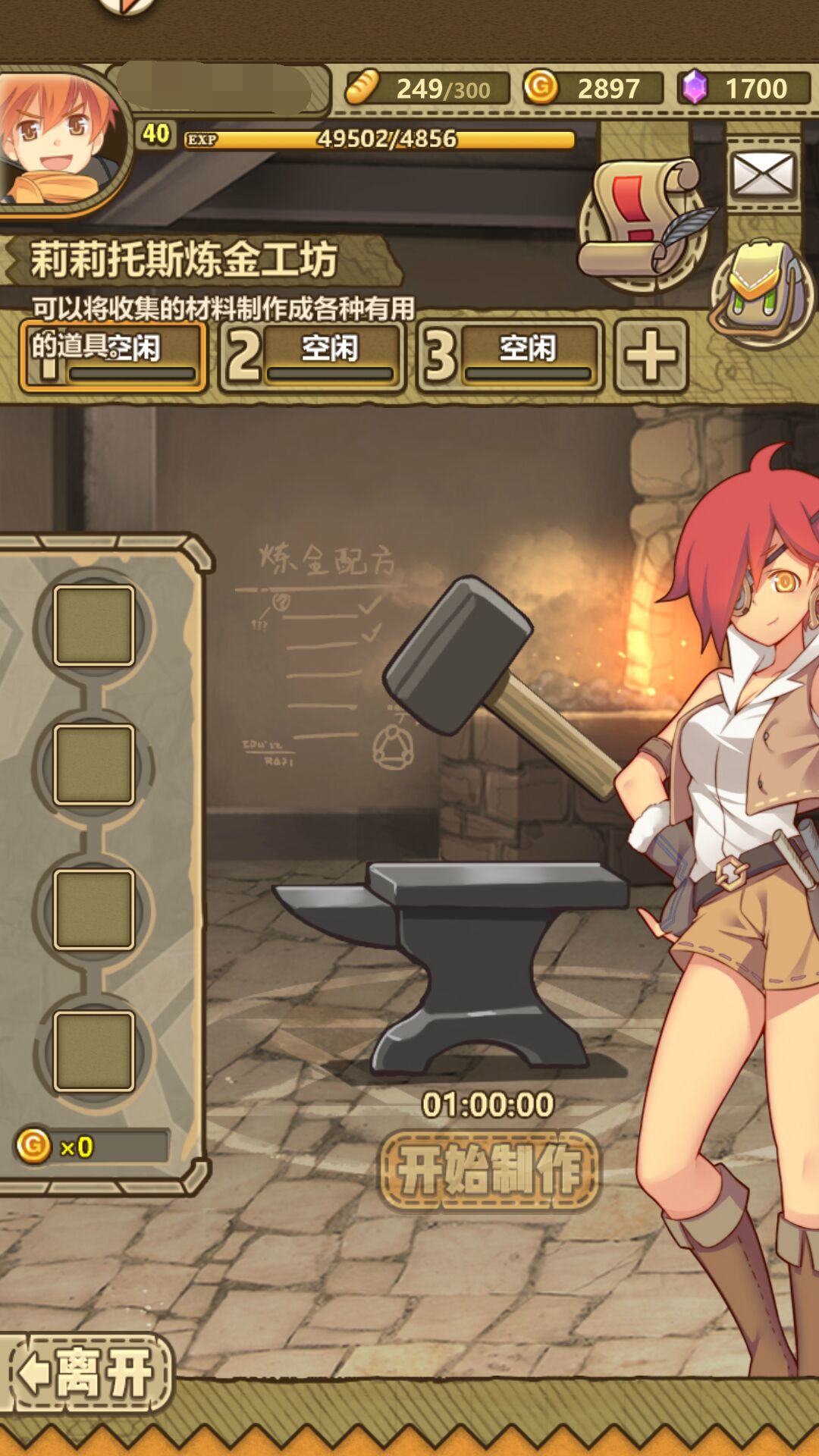Click the purple gem currency counter
Screen dimensions: 819x1456
pyautogui.click(x=743, y=89)
